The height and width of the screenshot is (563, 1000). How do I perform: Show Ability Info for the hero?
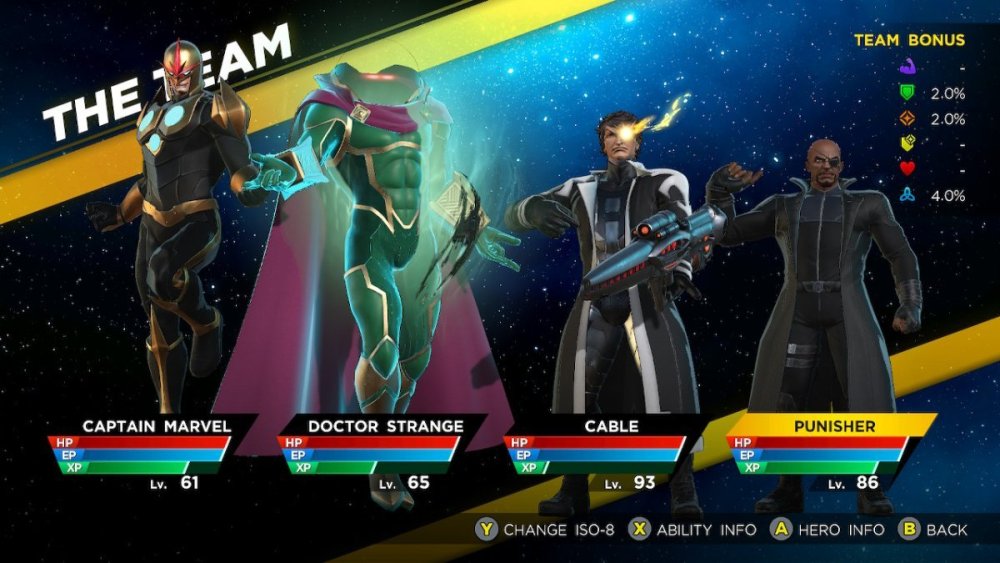(692, 530)
